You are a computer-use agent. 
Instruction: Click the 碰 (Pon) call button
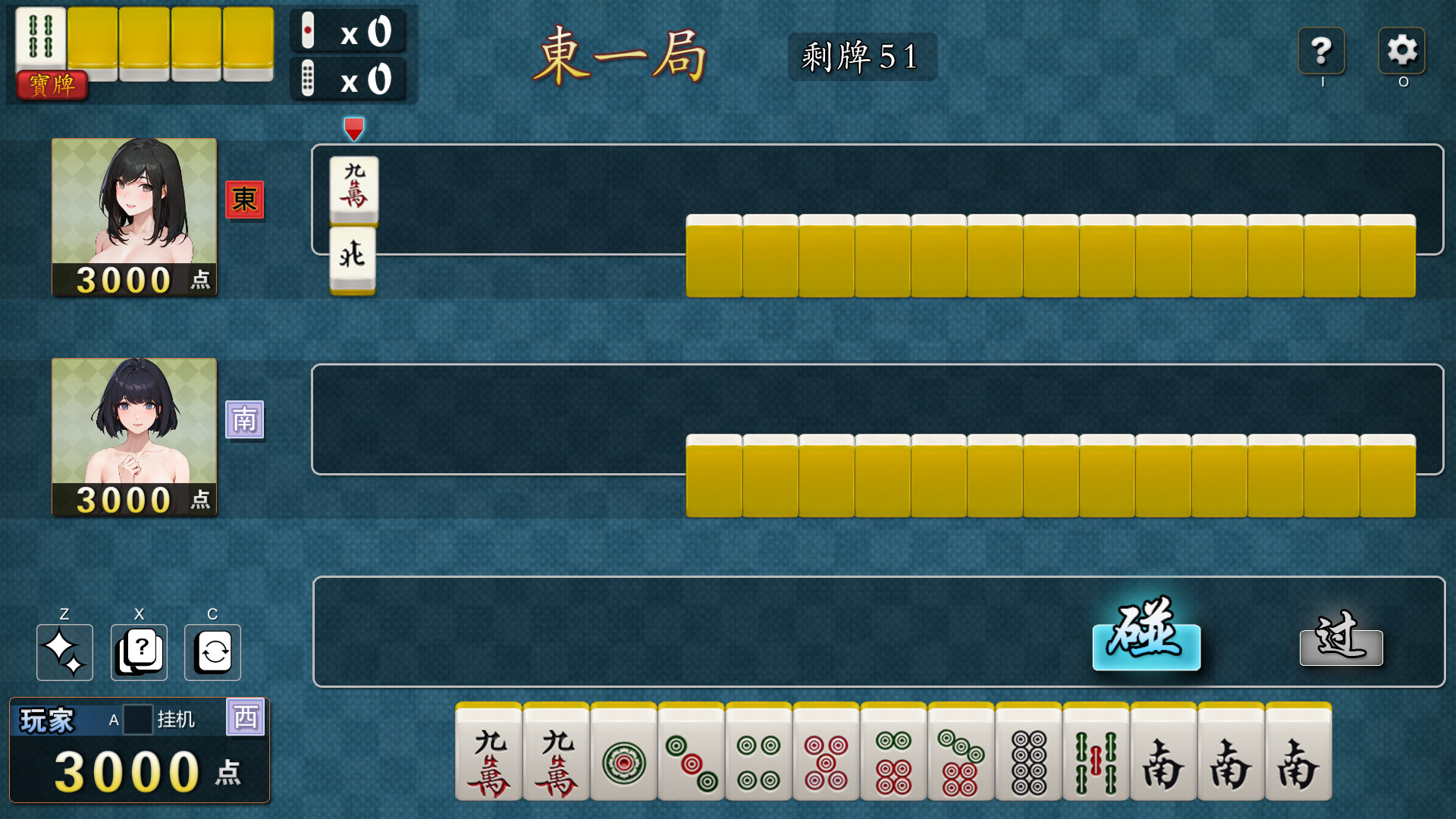[1147, 646]
